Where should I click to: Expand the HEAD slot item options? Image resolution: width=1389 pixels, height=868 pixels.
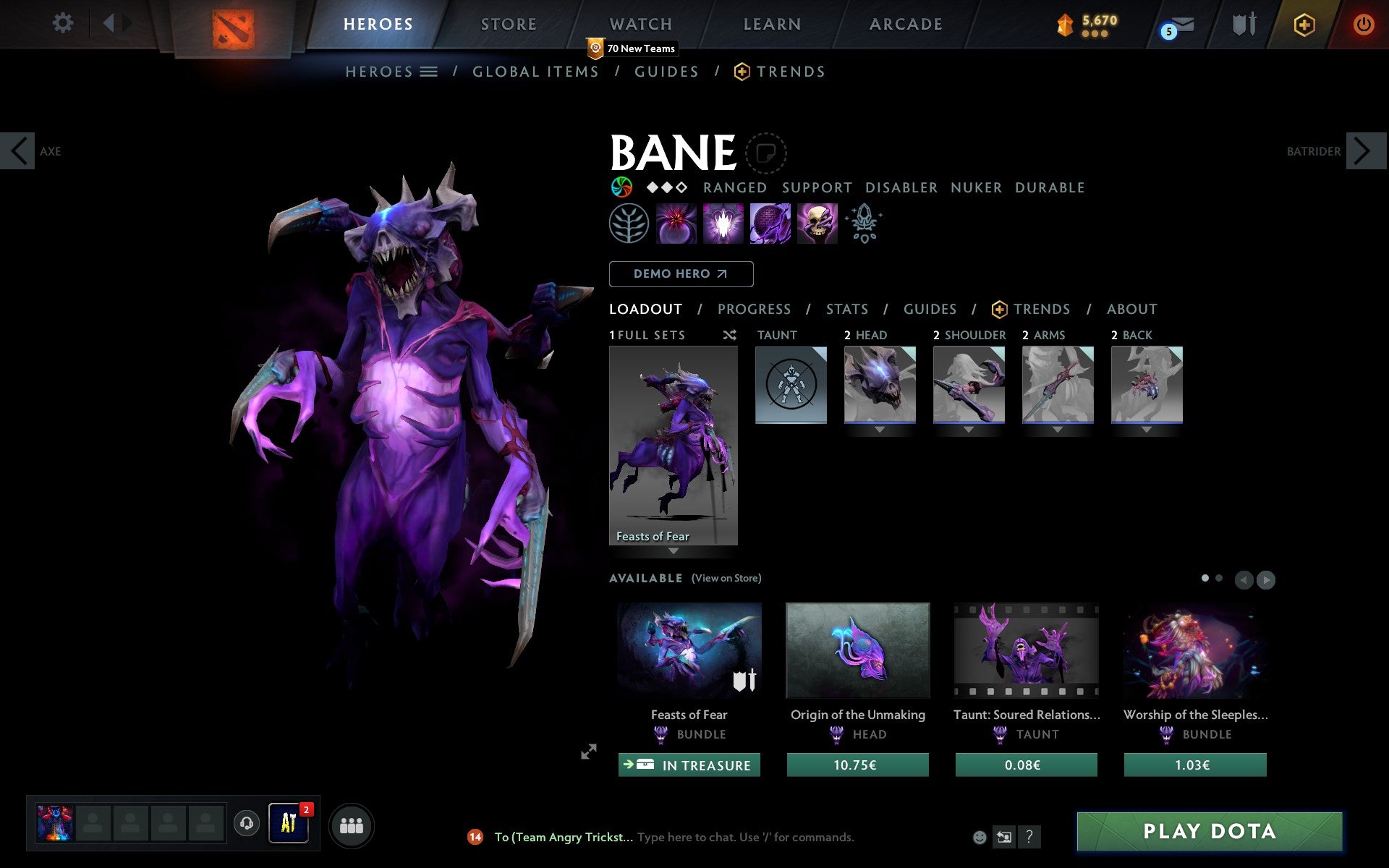click(x=880, y=428)
